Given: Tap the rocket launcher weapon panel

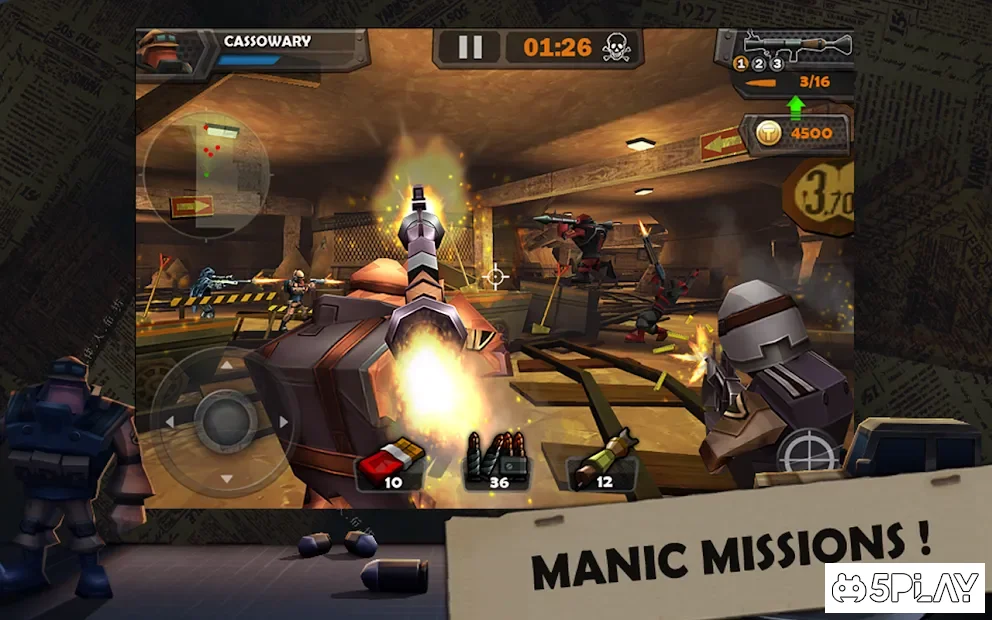Looking at the screenshot, I should [796, 44].
